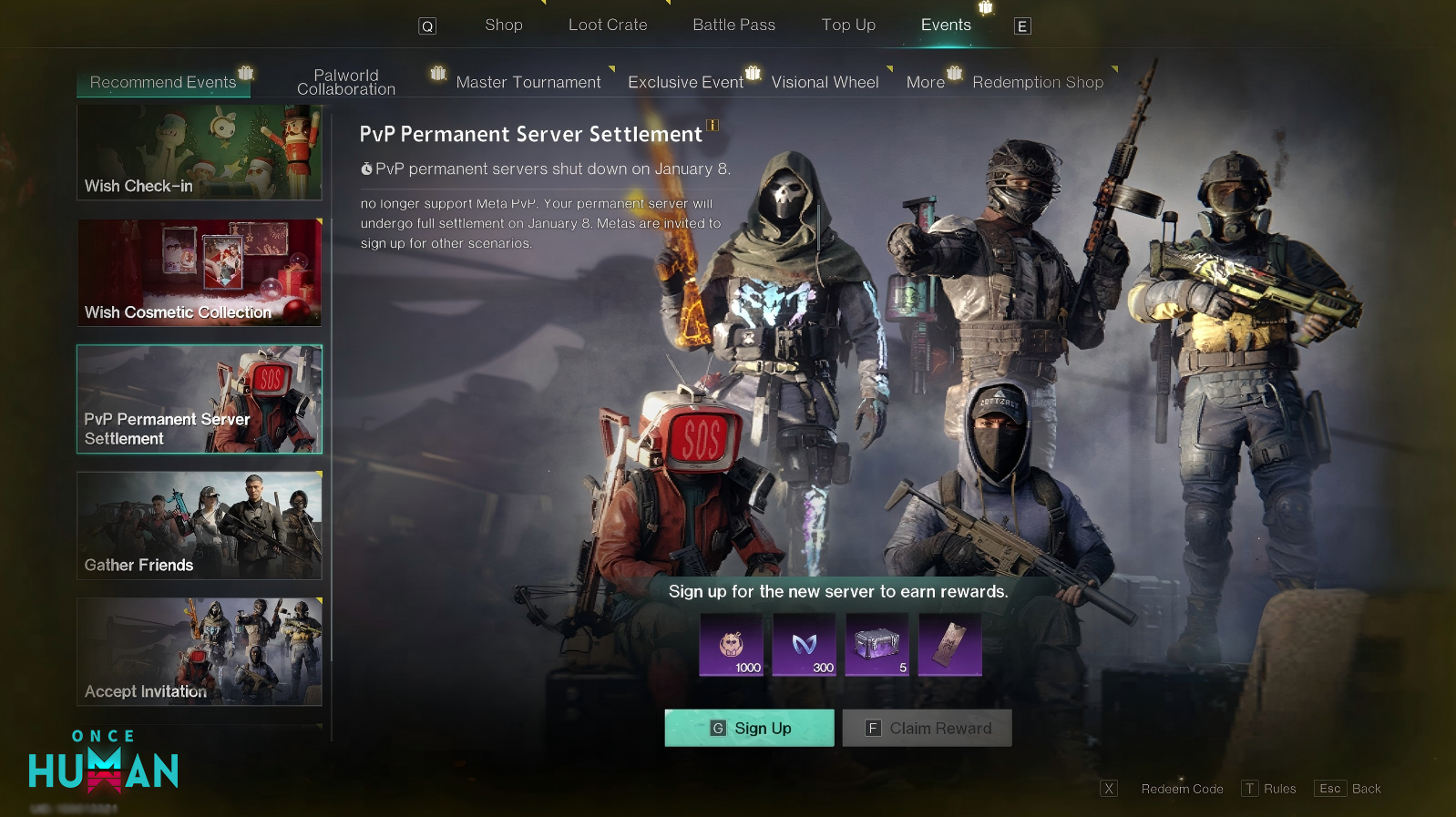Click the greyed-out Claim Reward button
Image resolution: width=1456 pixels, height=817 pixels.
coord(927,729)
